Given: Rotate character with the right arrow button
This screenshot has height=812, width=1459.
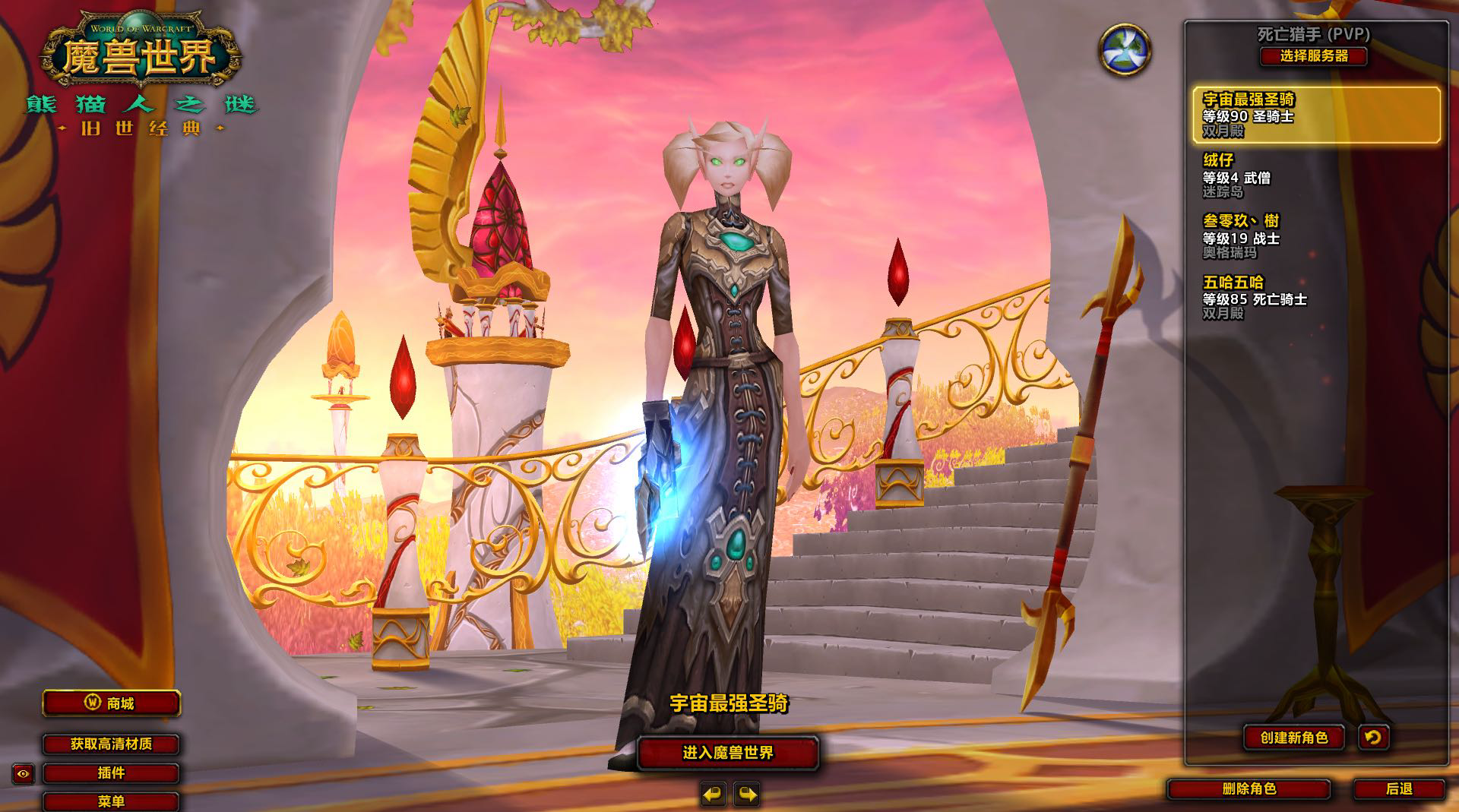Looking at the screenshot, I should pos(747,795).
